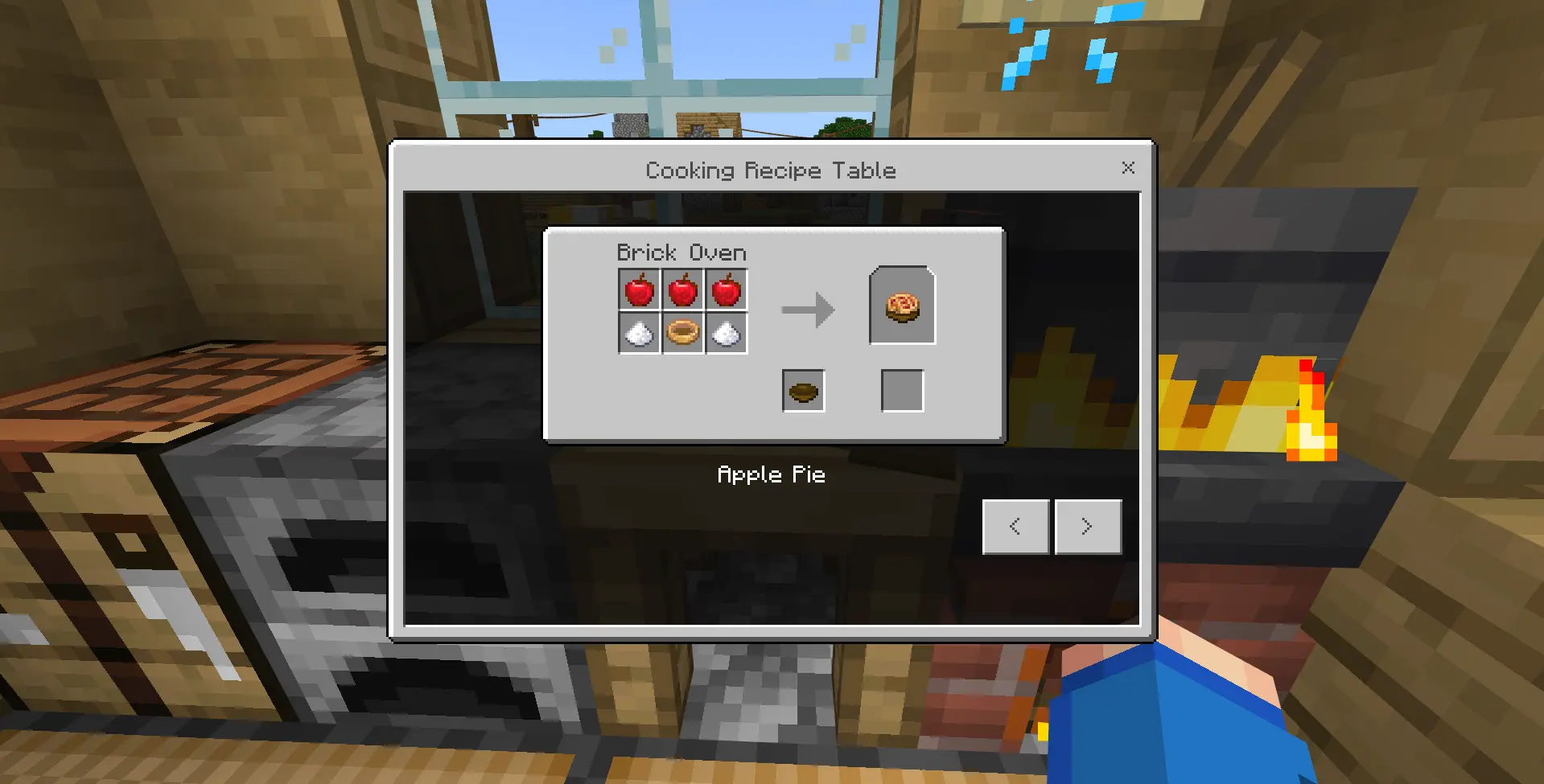Select the Apple Pie output item
1544x784 pixels.
[901, 307]
